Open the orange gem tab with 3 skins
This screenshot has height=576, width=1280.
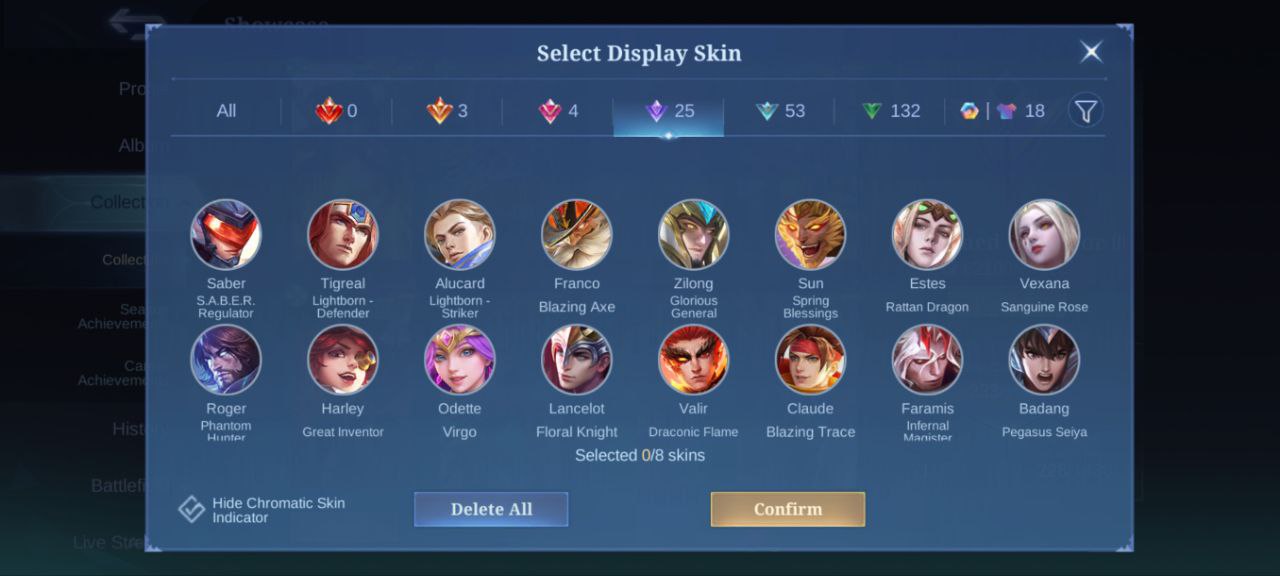[447, 111]
